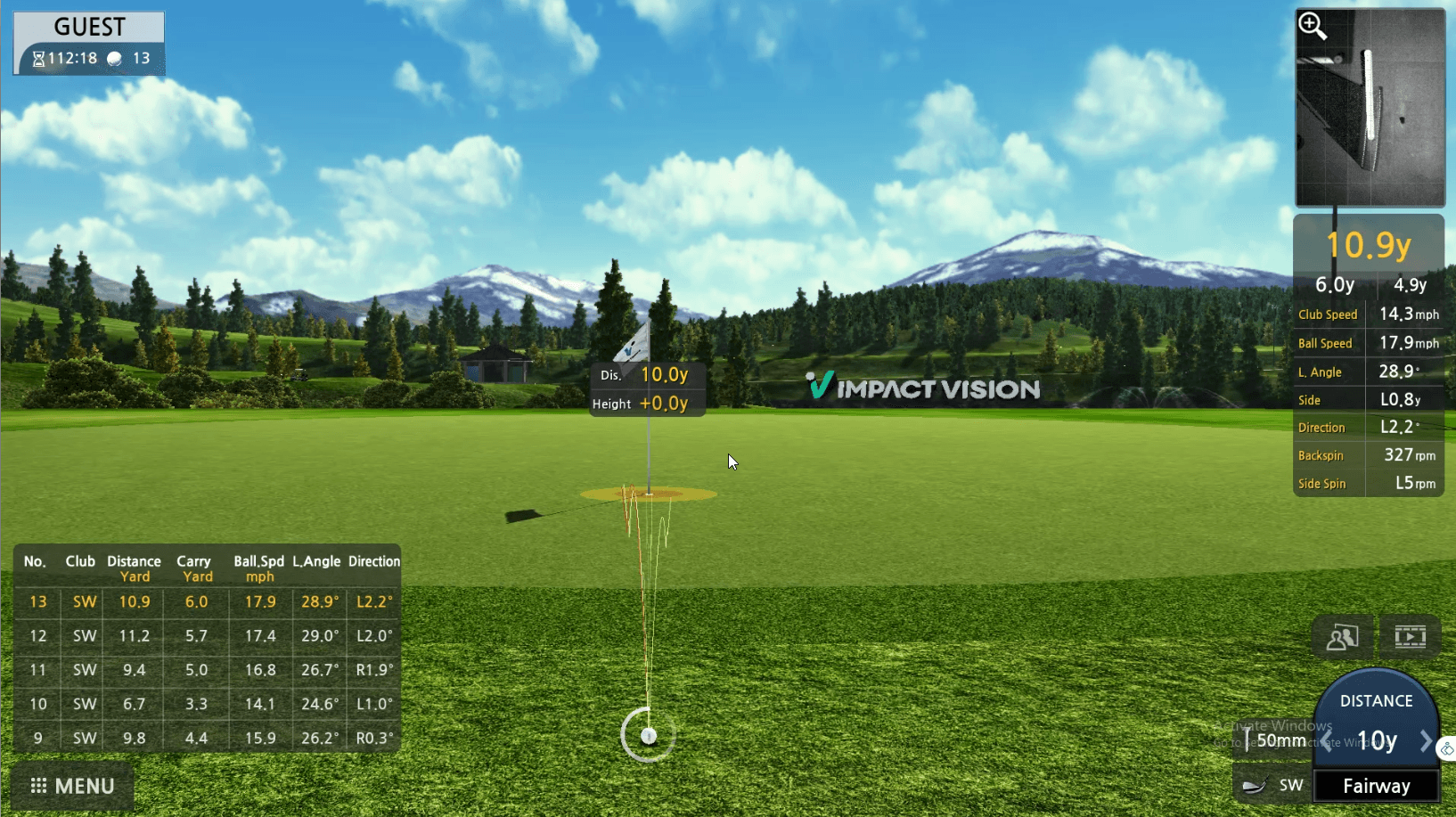Click right arrow to increase distance
Viewport: 1456px width, 817px height.
click(1427, 740)
